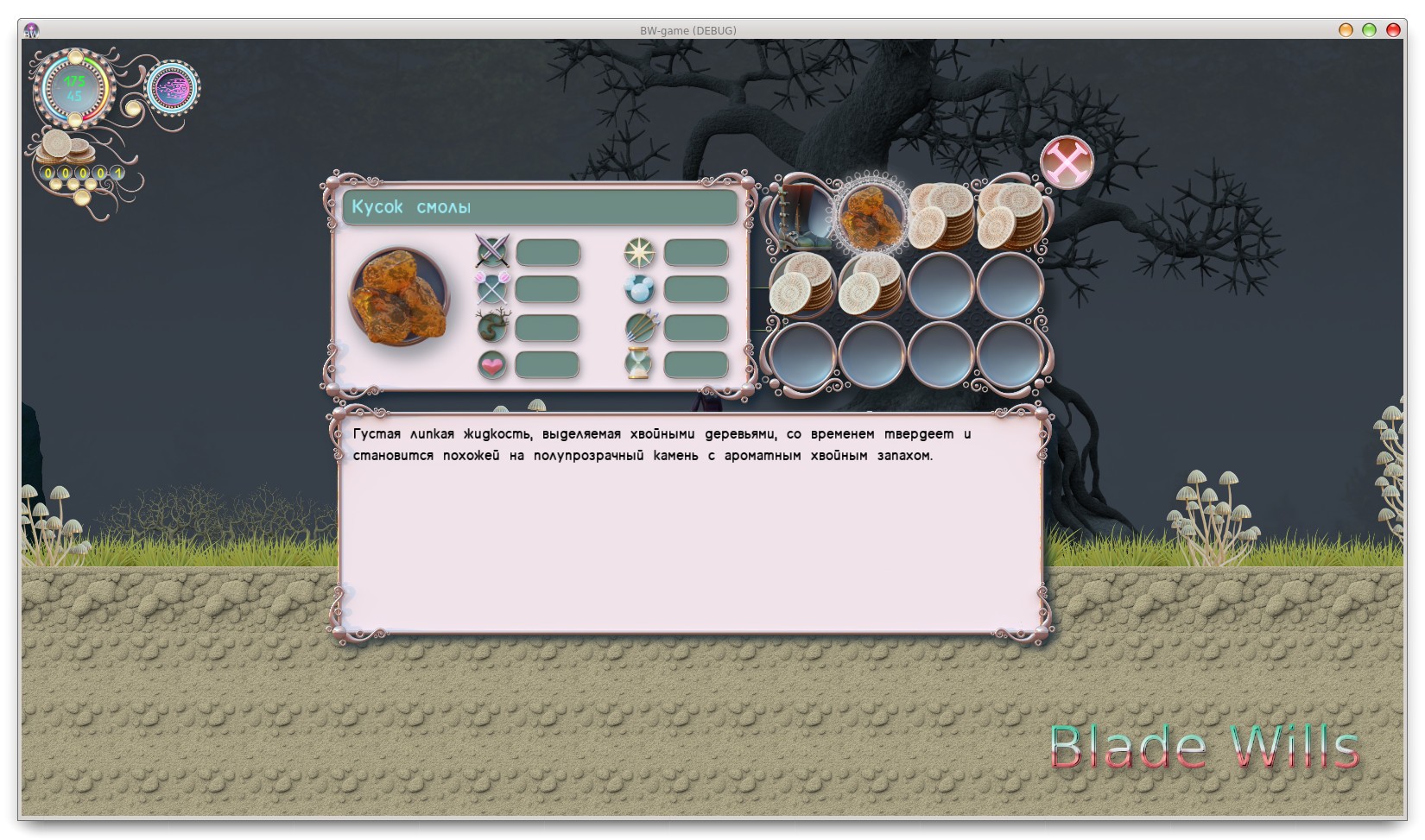Maximize the window using the green button
The height and width of the screenshot is (840, 1425).
click(x=1369, y=30)
